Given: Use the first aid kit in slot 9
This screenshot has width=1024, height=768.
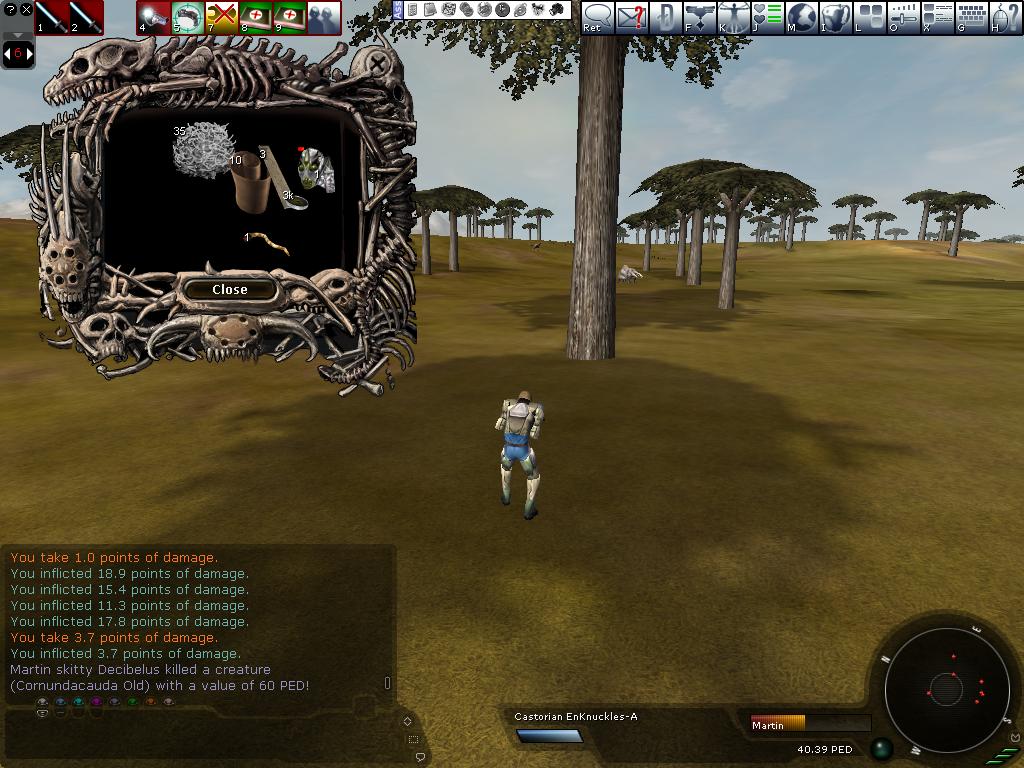Looking at the screenshot, I should [290, 17].
